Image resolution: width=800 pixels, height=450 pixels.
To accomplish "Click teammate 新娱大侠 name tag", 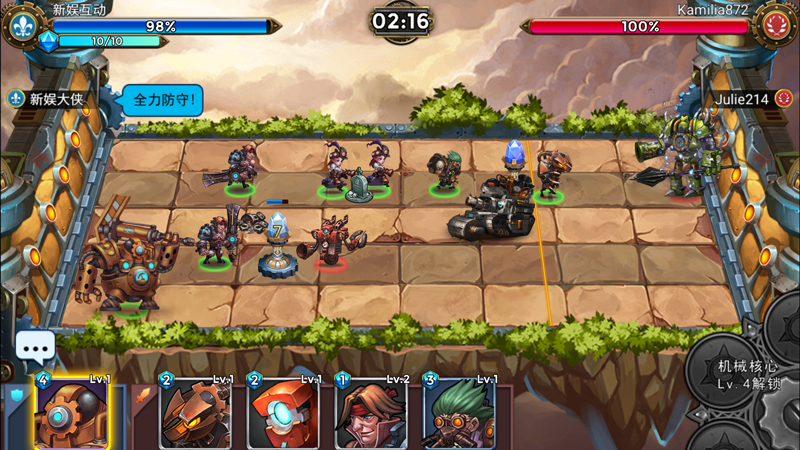I will pos(55,99).
